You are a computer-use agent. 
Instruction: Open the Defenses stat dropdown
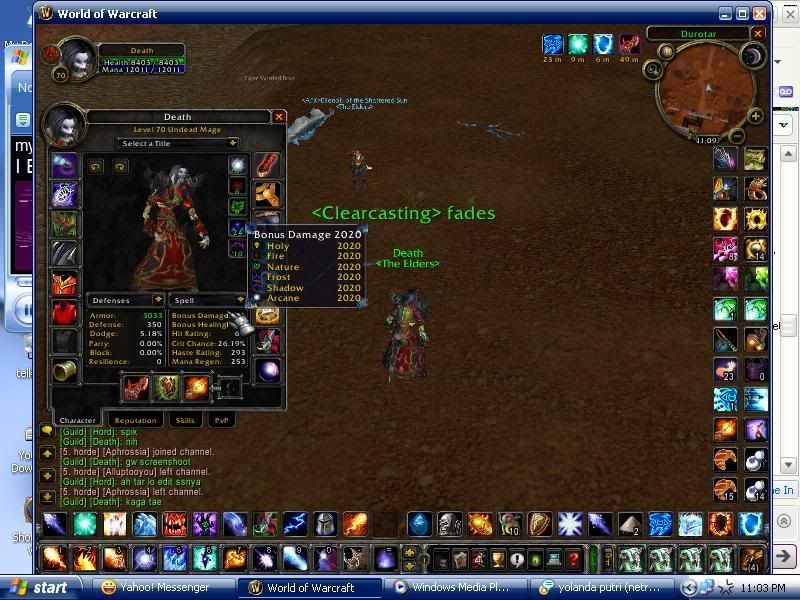pyautogui.click(x=158, y=299)
